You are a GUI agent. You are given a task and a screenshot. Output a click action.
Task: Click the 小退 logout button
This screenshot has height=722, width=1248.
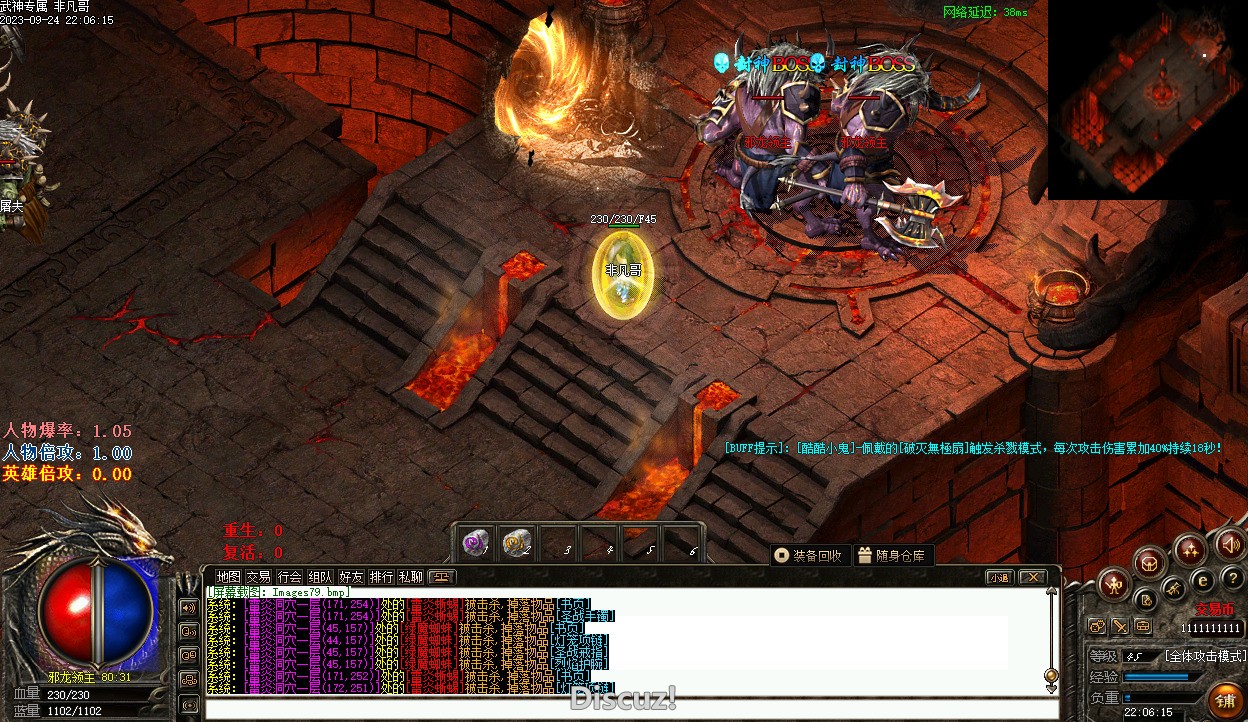click(x=999, y=577)
